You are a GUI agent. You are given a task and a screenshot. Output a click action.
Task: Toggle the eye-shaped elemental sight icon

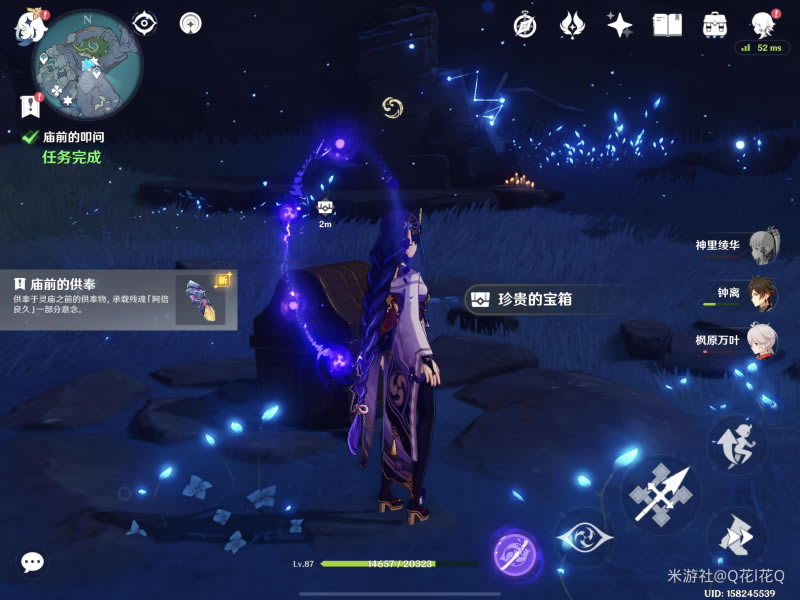pyautogui.click(x=145, y=23)
